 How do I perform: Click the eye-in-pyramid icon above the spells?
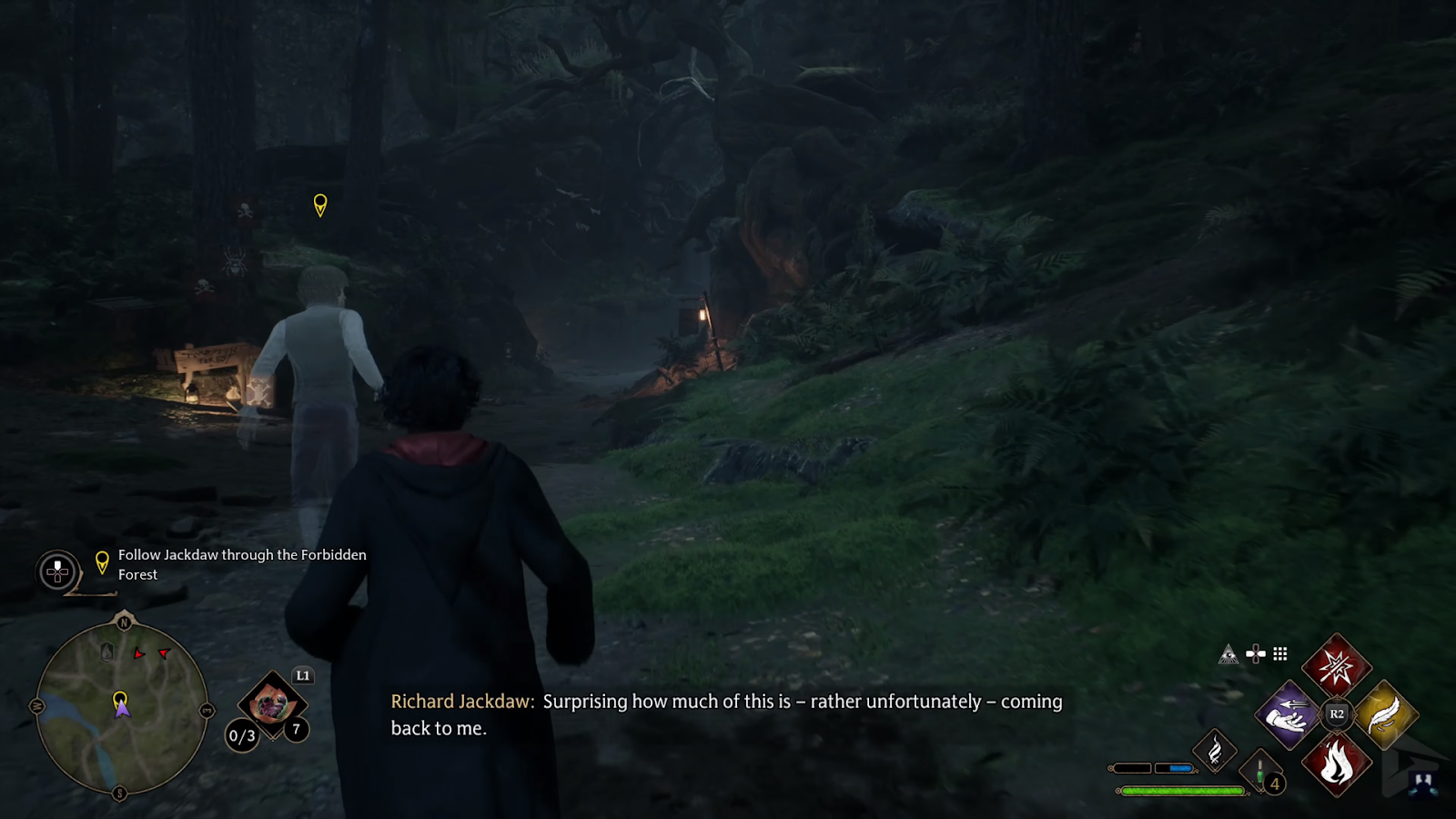[1228, 654]
